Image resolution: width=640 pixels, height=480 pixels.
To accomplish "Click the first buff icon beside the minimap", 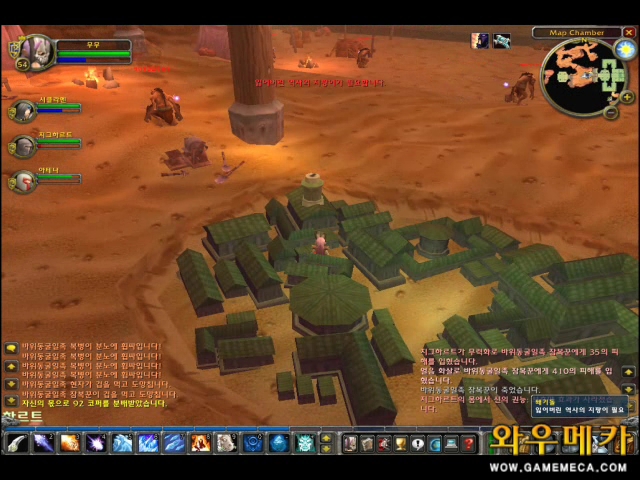I will pos(481,41).
